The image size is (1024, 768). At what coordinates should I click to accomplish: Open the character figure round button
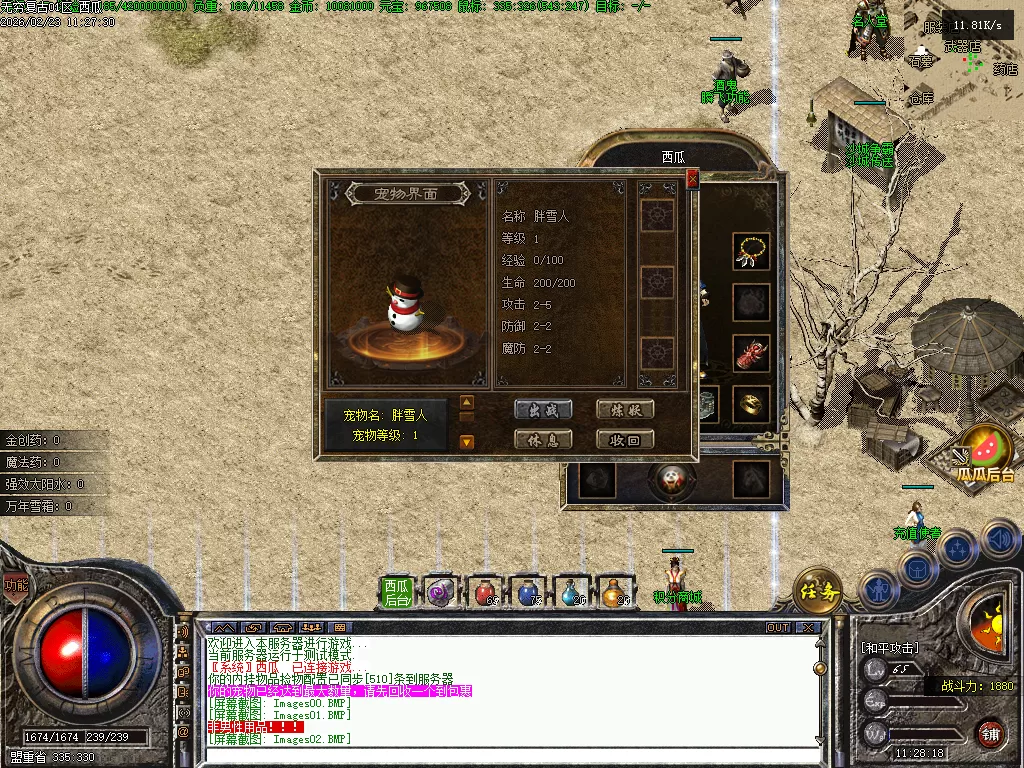point(880,590)
